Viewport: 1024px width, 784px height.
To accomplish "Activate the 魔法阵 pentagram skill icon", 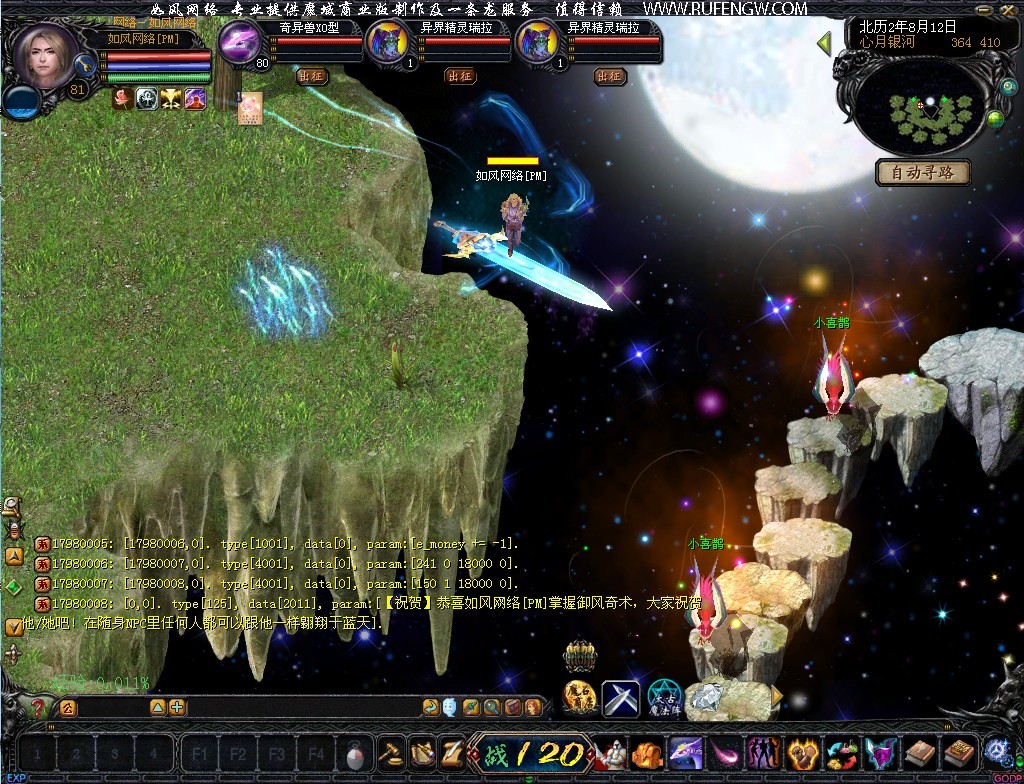I will tap(663, 697).
